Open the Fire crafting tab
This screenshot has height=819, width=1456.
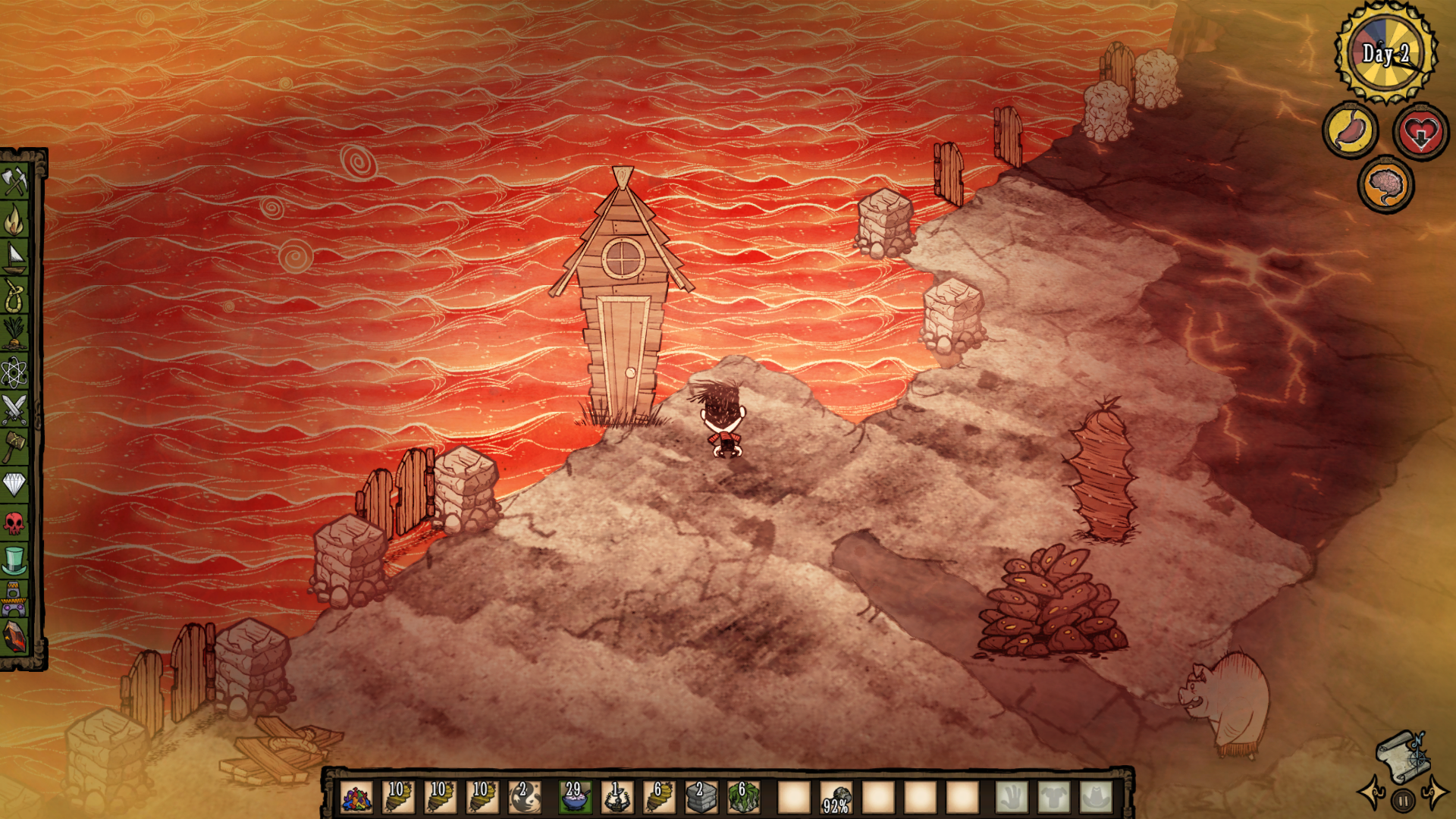[14, 220]
